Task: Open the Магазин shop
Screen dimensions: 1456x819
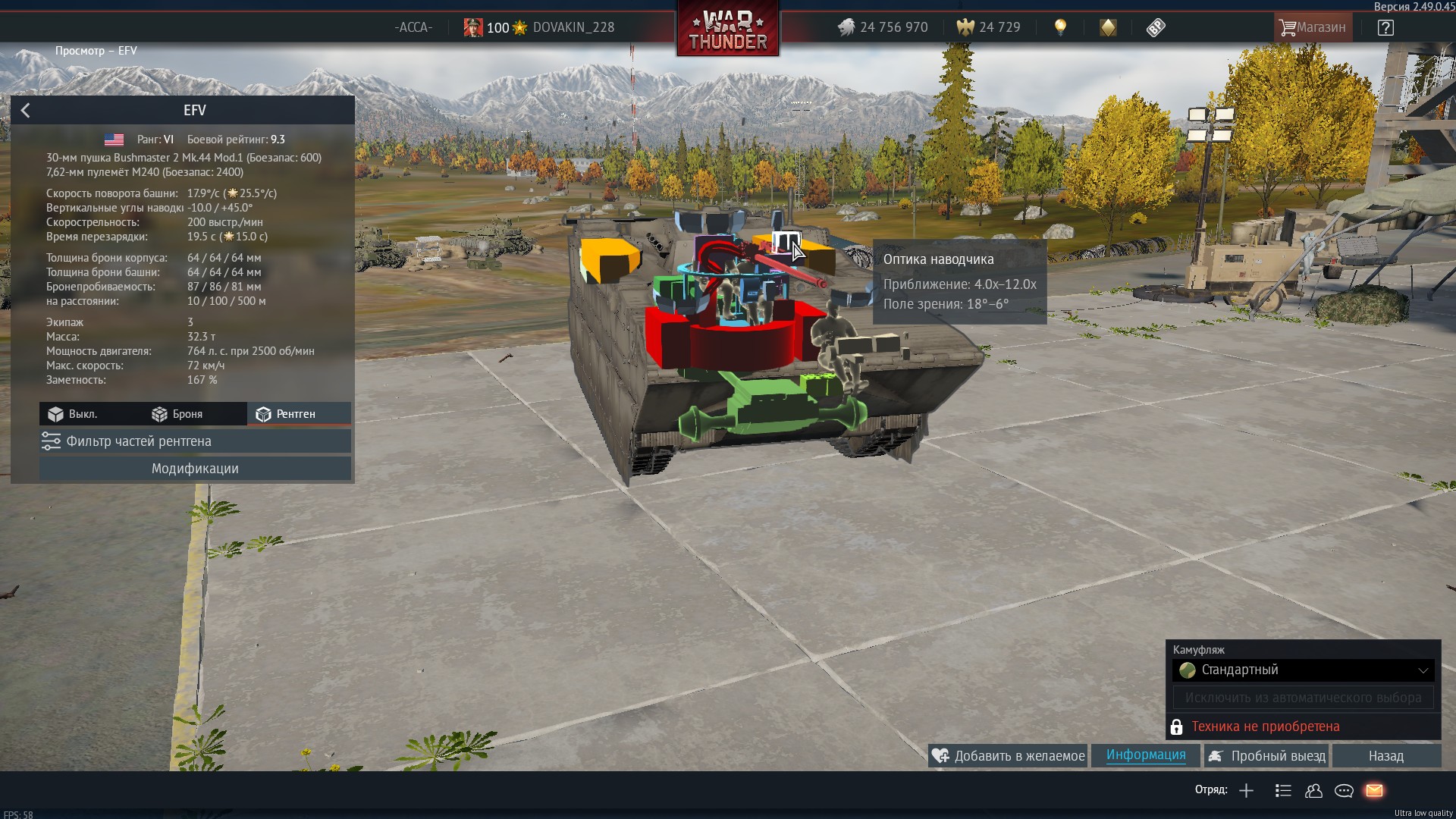Action: 1312,28
